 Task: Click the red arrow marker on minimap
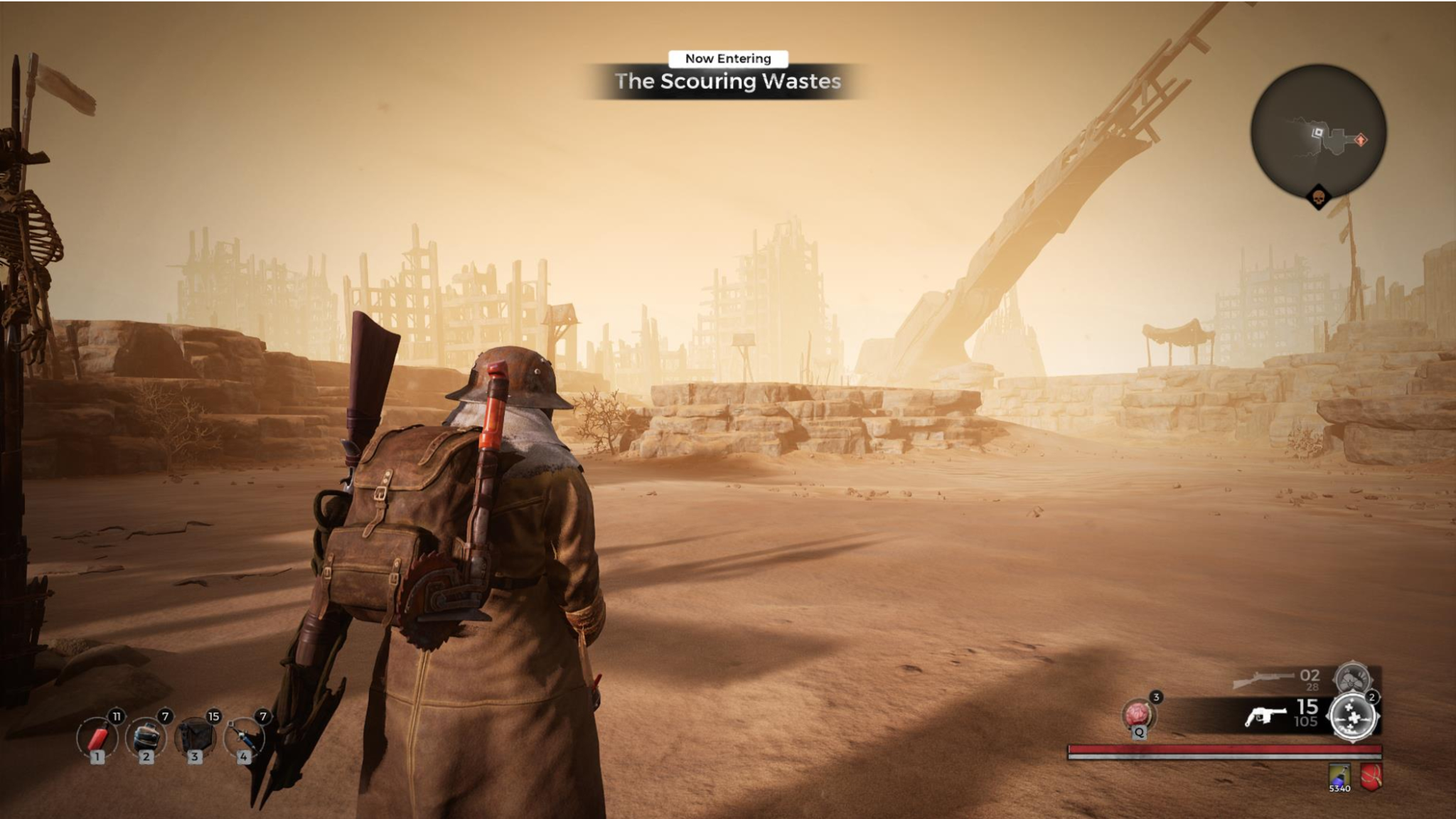(x=1361, y=140)
